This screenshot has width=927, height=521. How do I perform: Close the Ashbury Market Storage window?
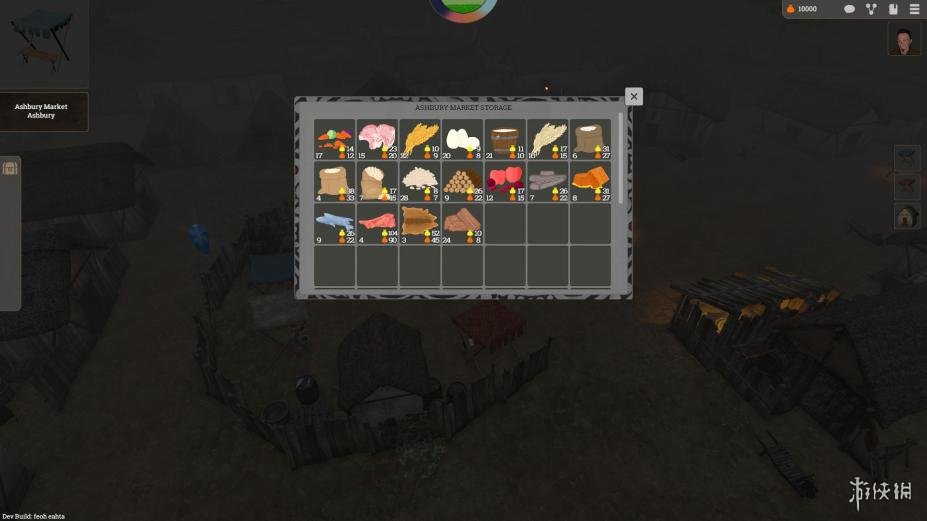pyautogui.click(x=633, y=97)
